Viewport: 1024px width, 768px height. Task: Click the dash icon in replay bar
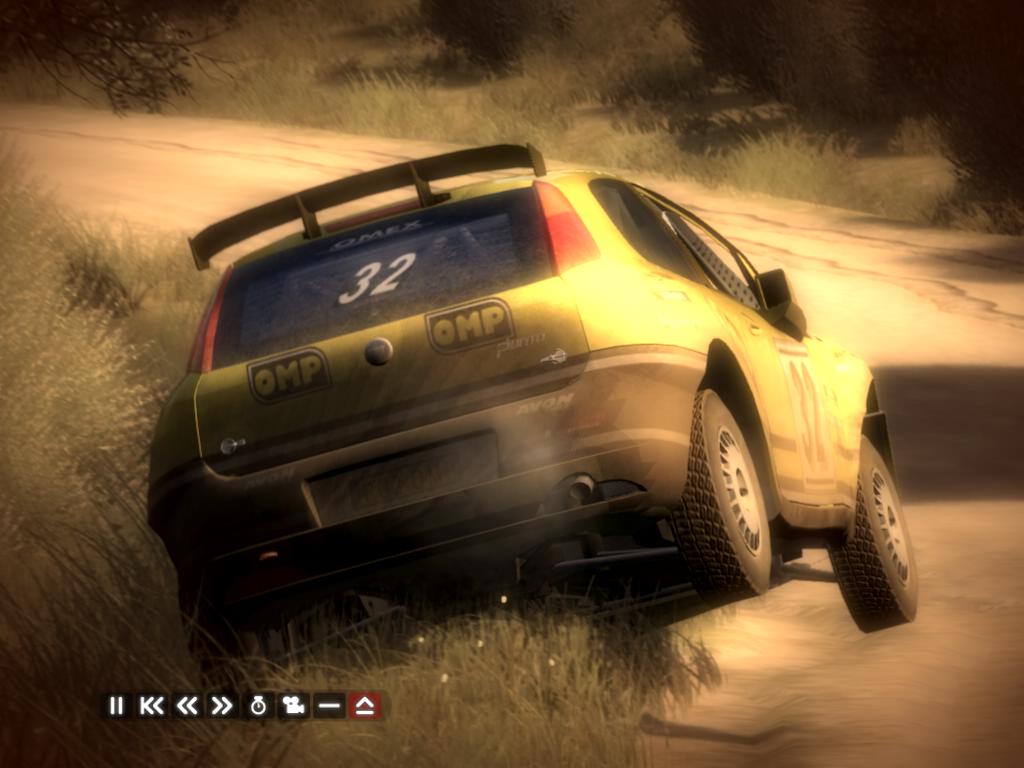[x=328, y=706]
